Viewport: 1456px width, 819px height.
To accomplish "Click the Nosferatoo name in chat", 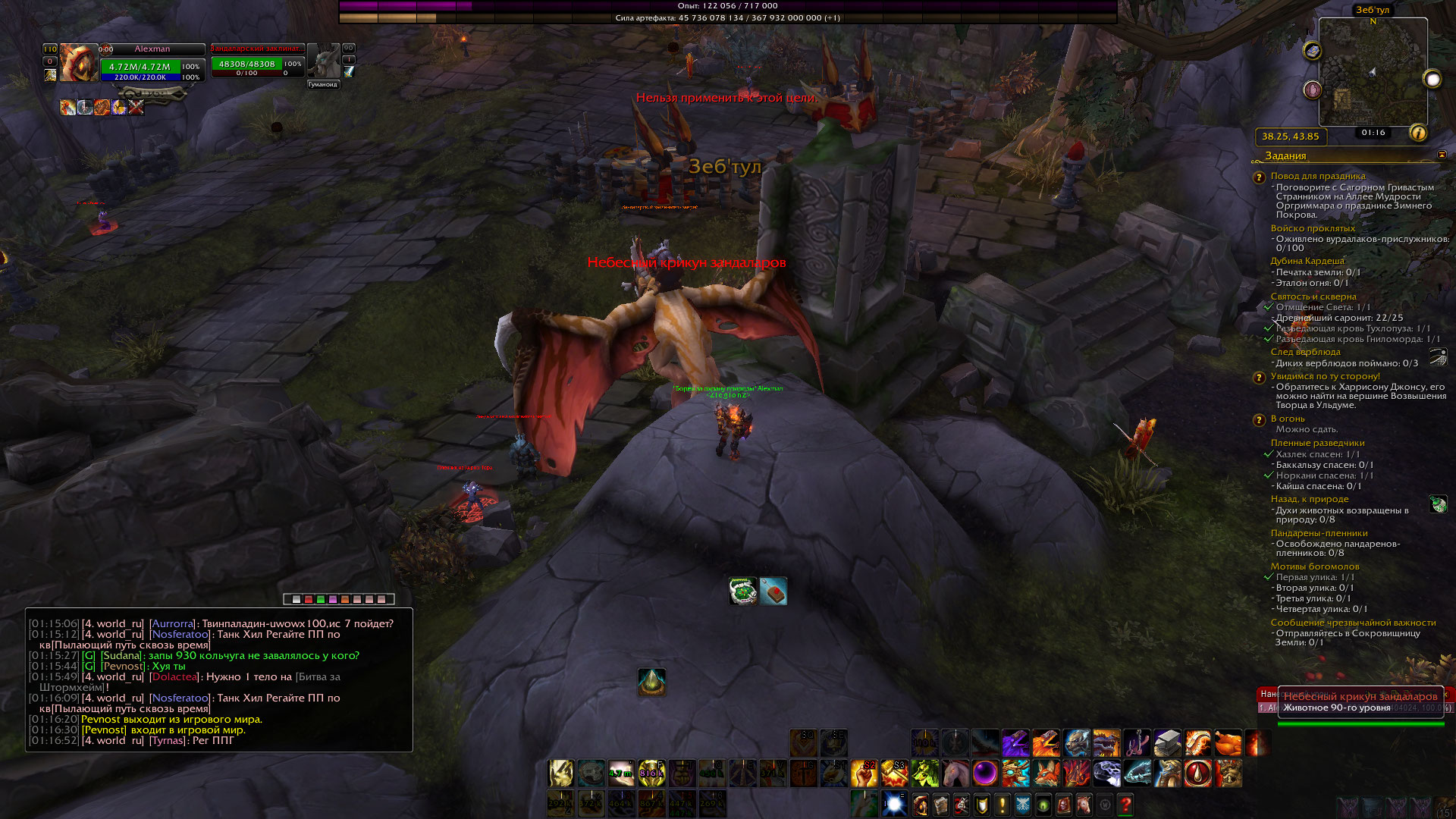I will pyautogui.click(x=180, y=634).
